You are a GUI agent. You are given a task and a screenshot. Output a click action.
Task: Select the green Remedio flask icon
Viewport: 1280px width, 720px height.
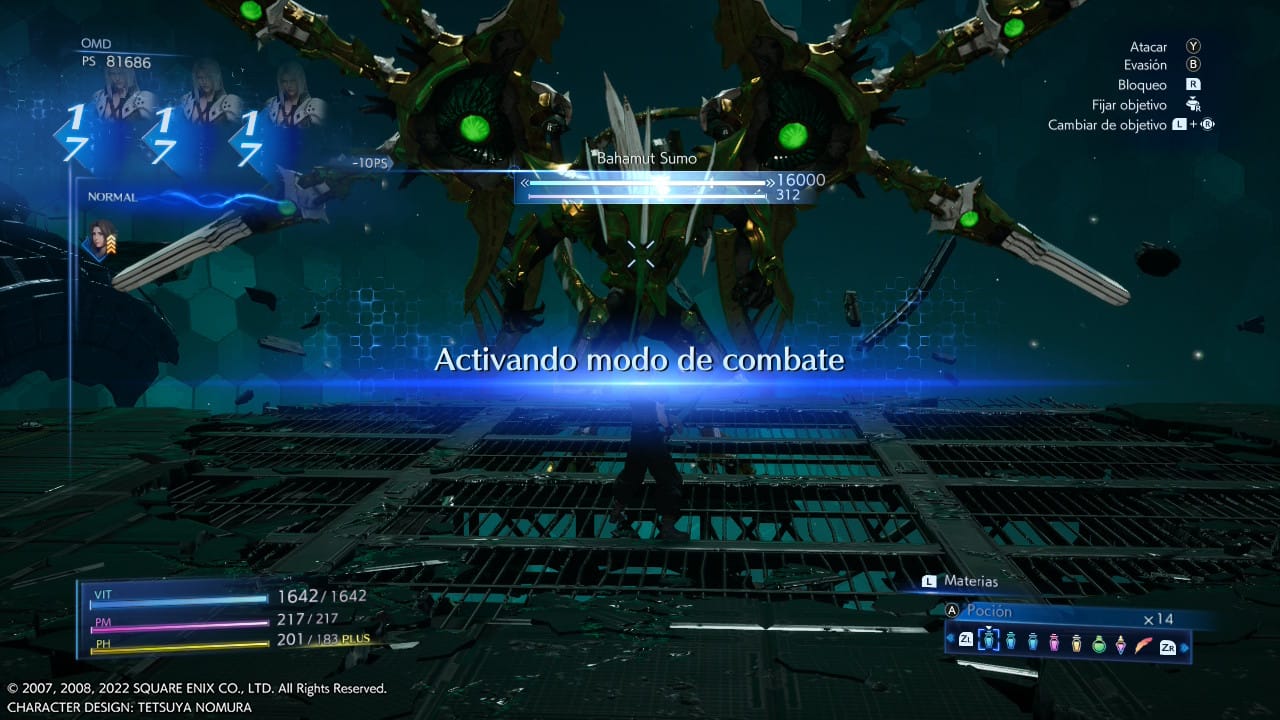click(1098, 645)
